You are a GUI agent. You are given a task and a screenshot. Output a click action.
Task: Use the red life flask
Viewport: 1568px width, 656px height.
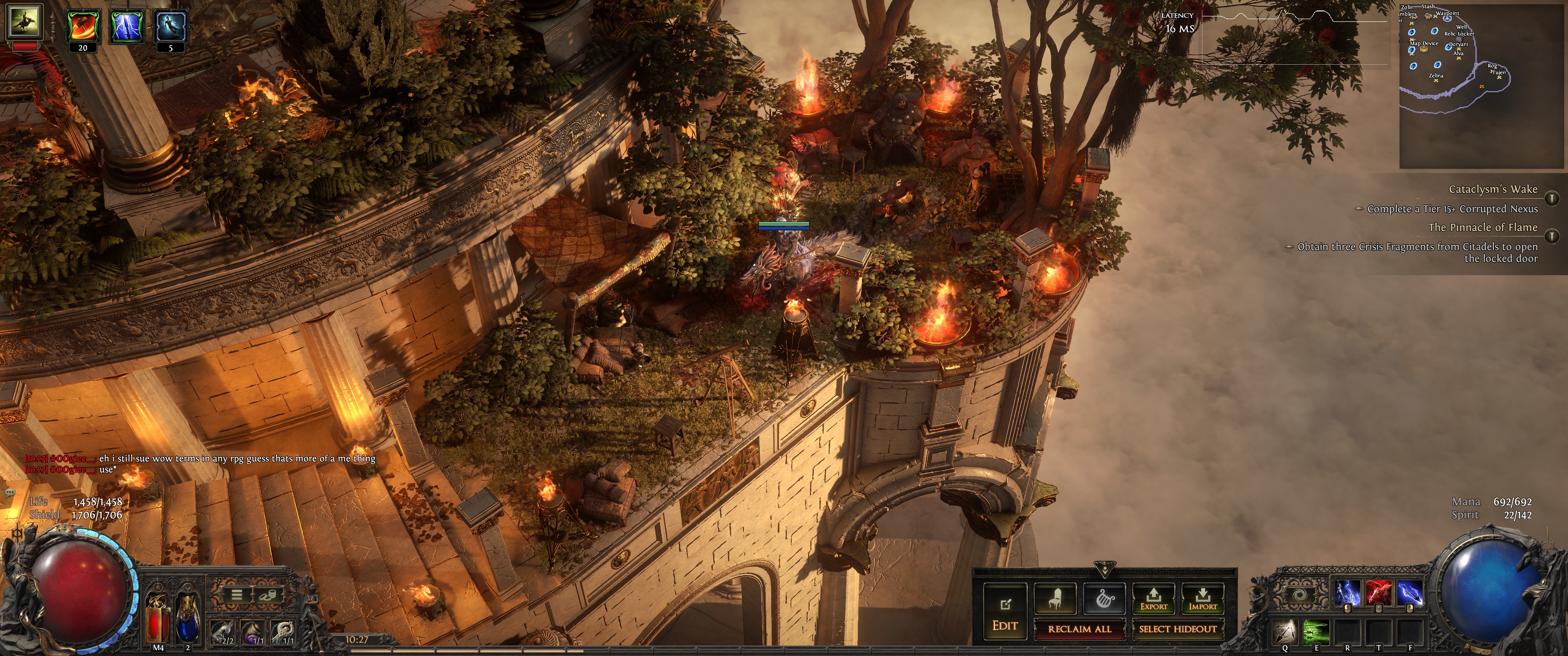pos(159,618)
